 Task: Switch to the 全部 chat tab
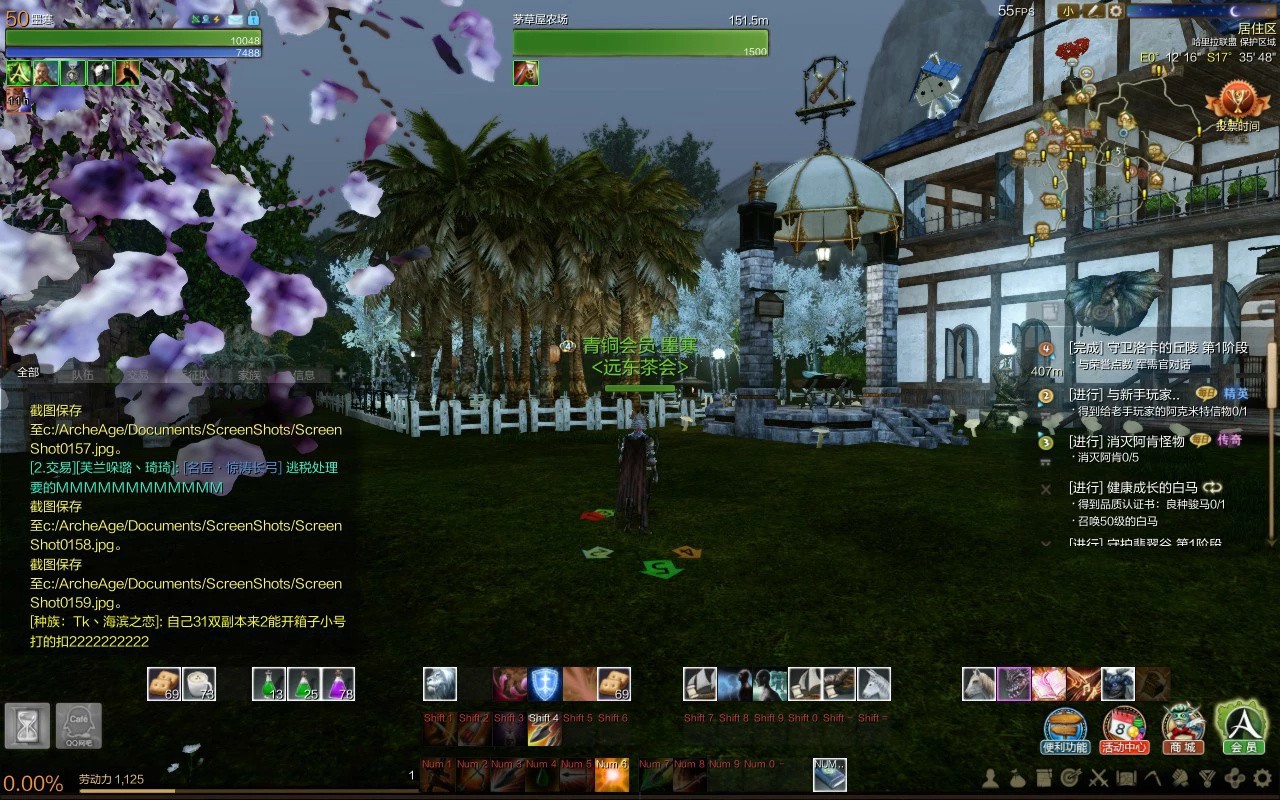(28, 372)
